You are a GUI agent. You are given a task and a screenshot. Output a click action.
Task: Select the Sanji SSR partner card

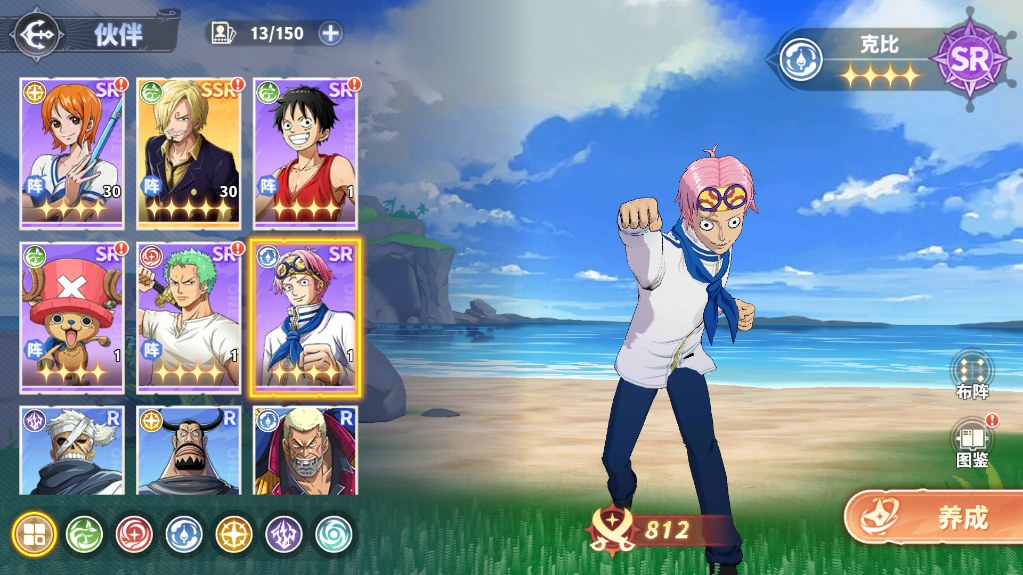[189, 153]
